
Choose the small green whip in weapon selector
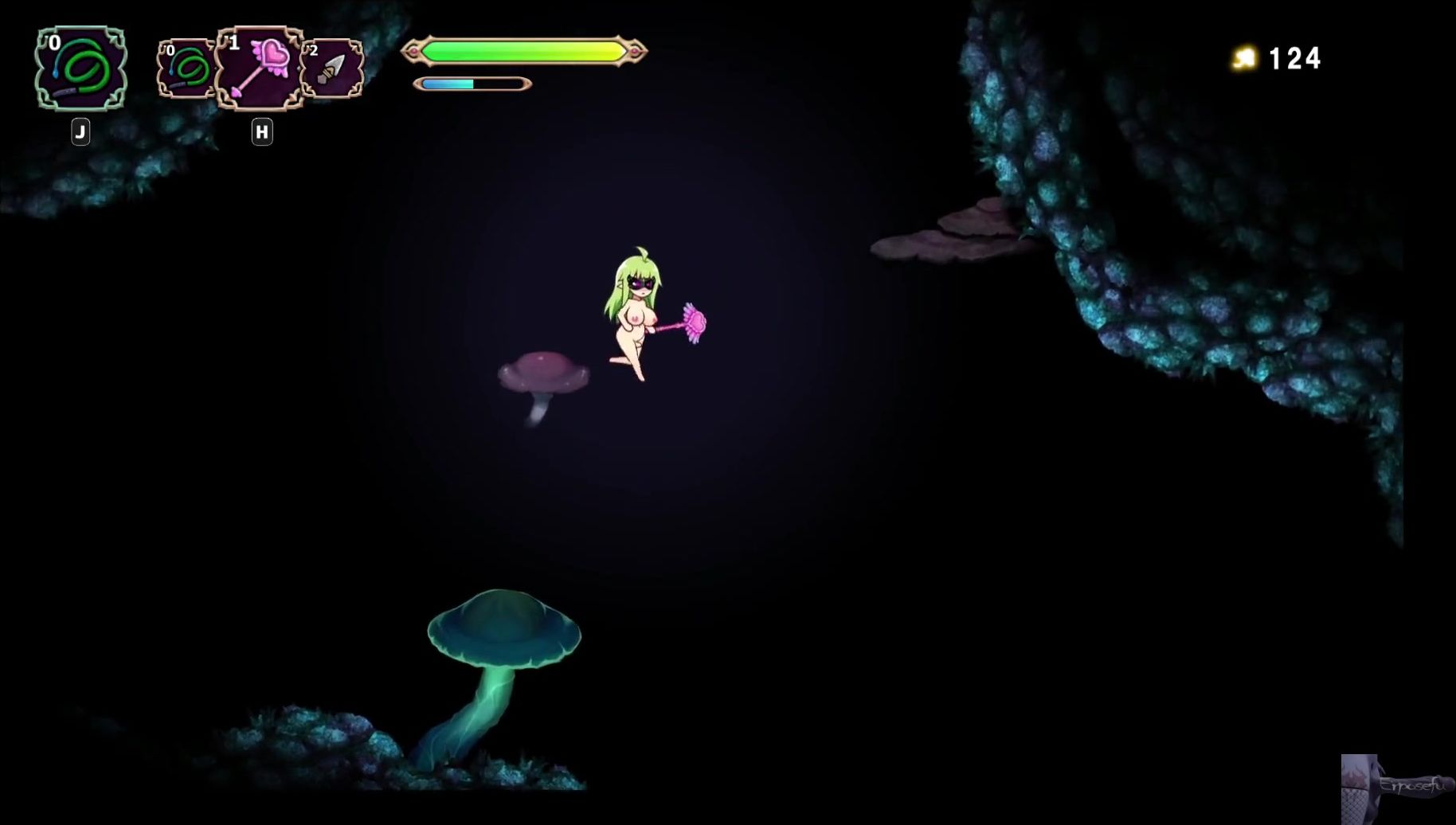coord(186,69)
